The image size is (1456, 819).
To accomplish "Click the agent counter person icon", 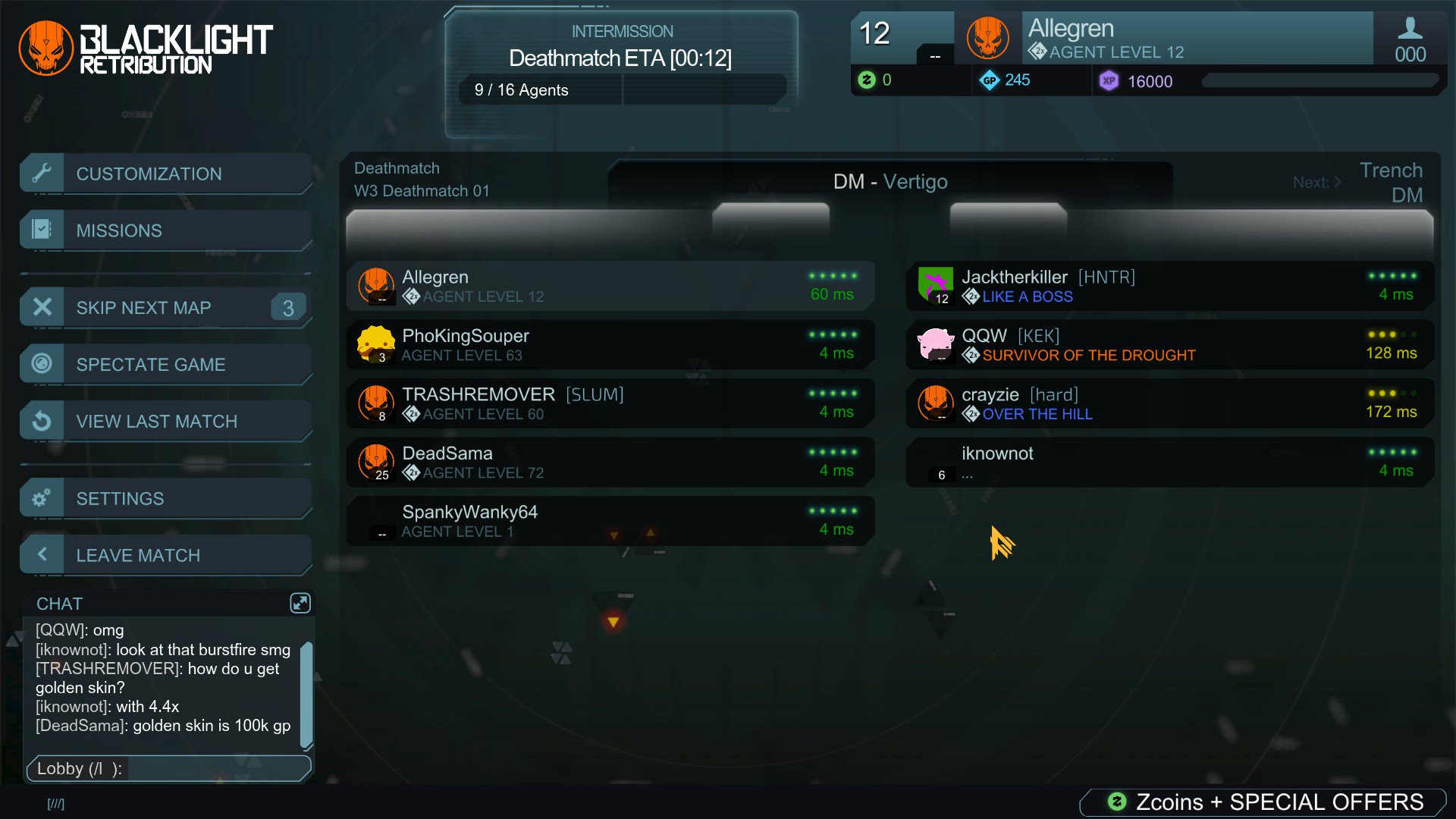I will (x=1410, y=29).
